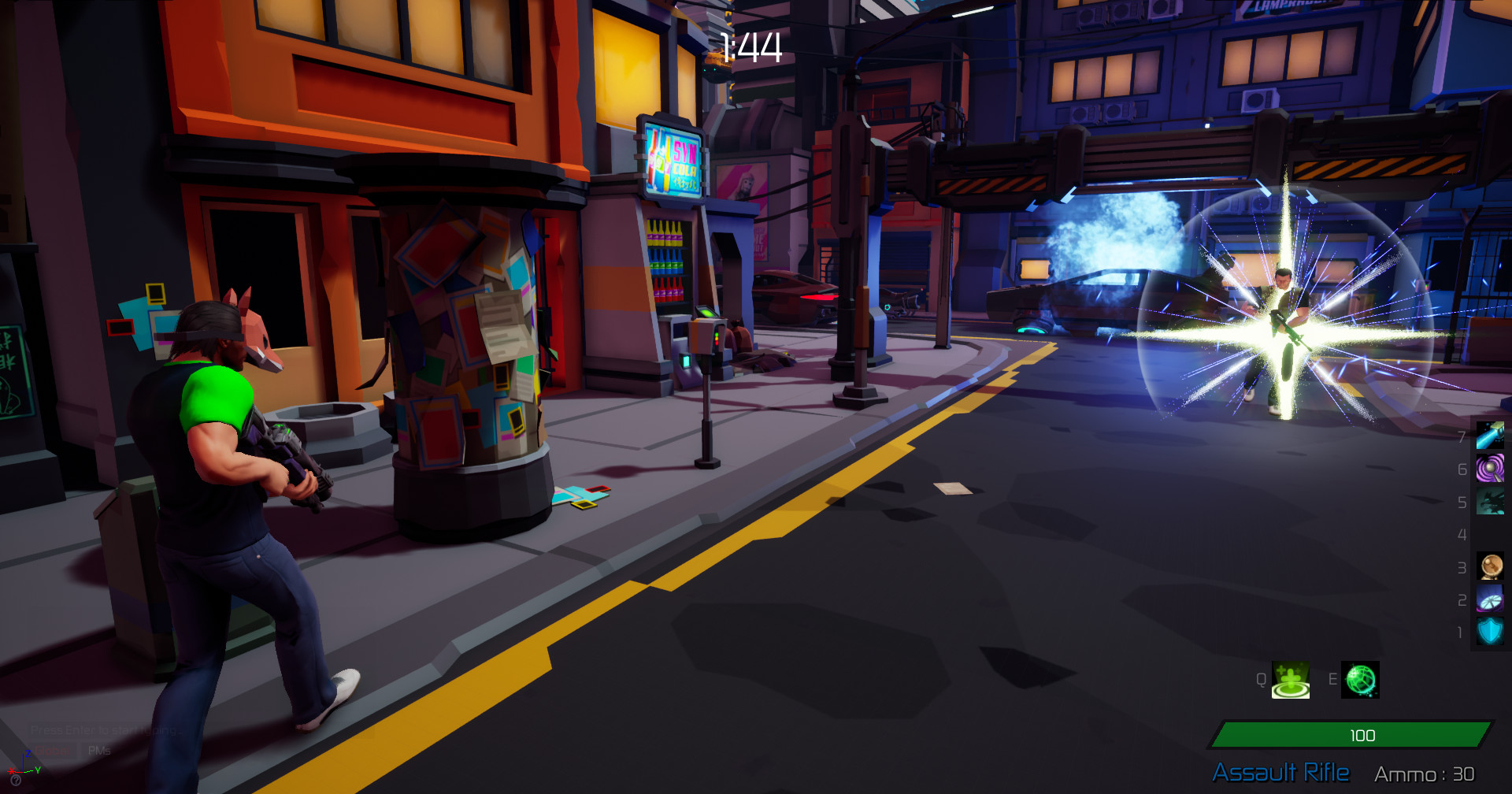Viewport: 1512px width, 794px height.
Task: Select the shadow creature ability in slot 5
Action: click(1491, 499)
